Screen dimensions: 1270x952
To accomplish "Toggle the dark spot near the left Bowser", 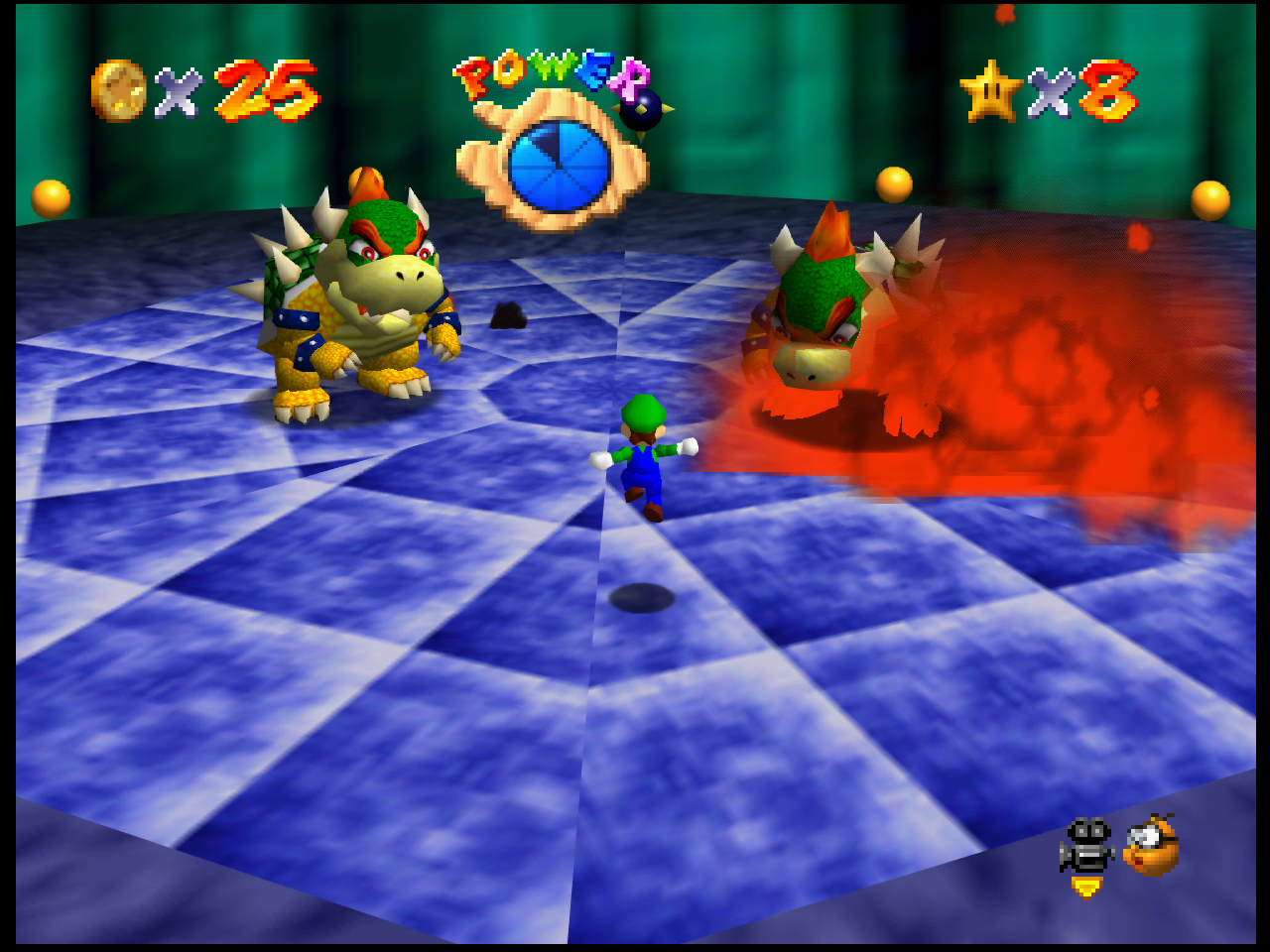I will click(509, 315).
